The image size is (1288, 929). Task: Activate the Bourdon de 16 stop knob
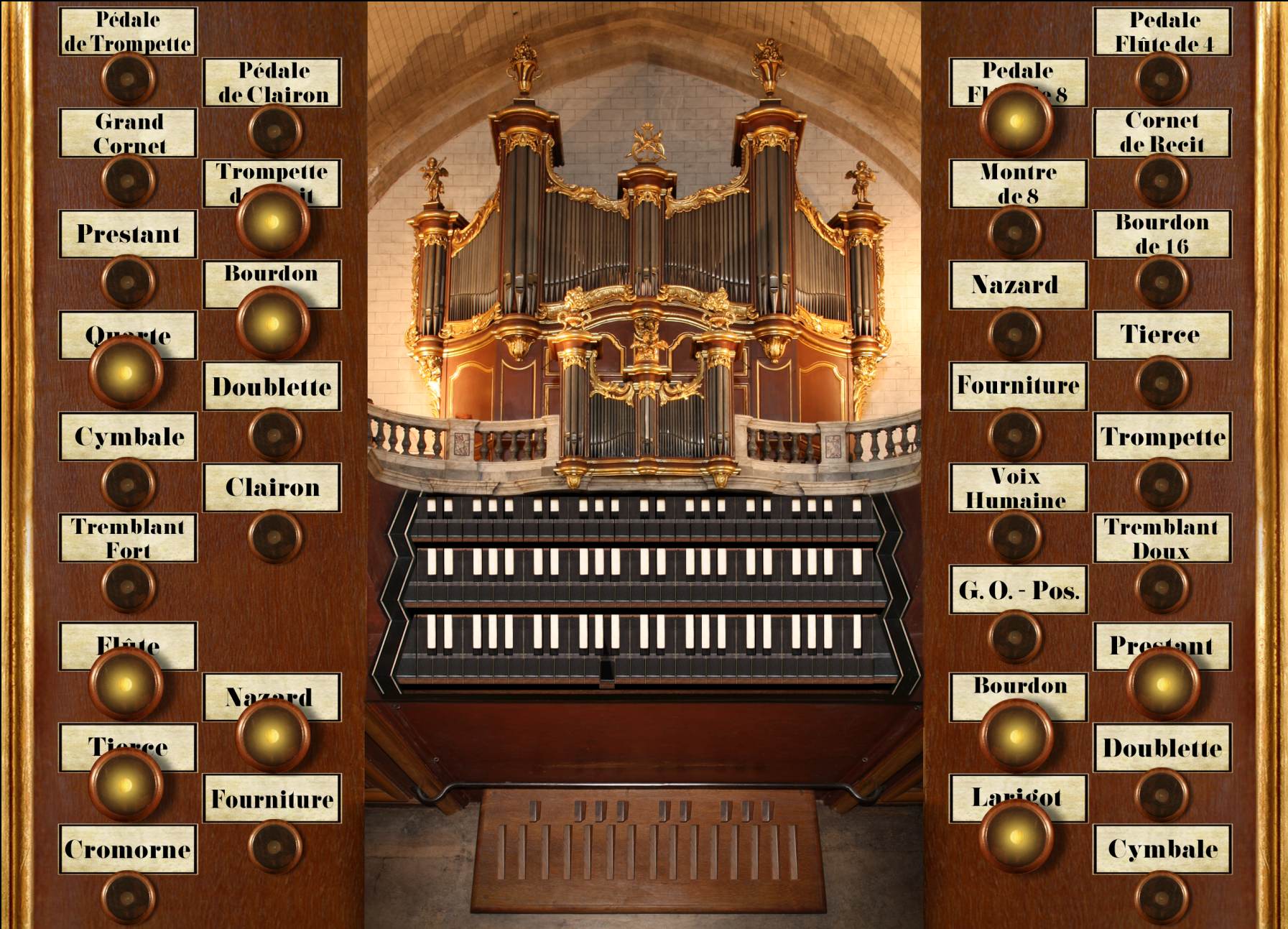pos(1162,282)
